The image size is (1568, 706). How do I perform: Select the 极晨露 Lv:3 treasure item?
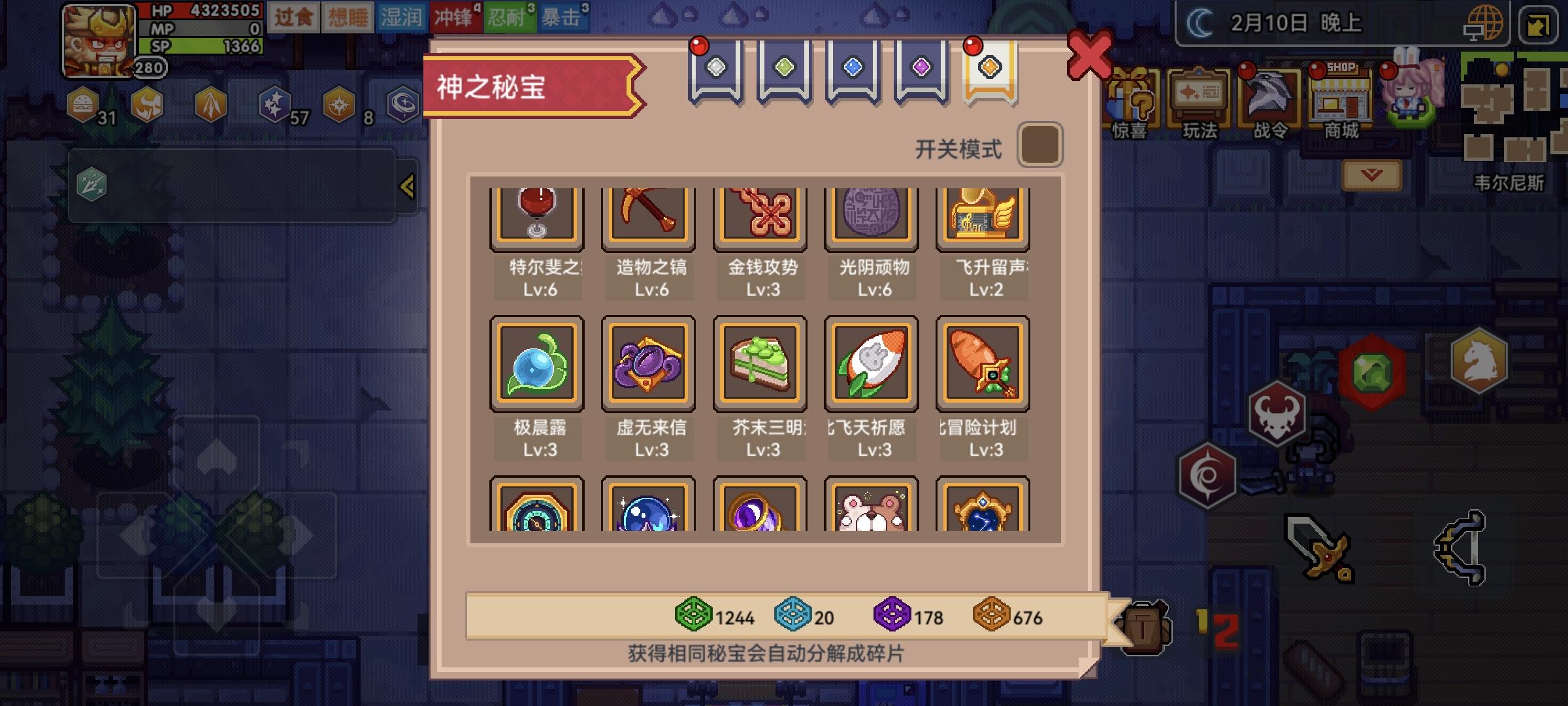537,363
